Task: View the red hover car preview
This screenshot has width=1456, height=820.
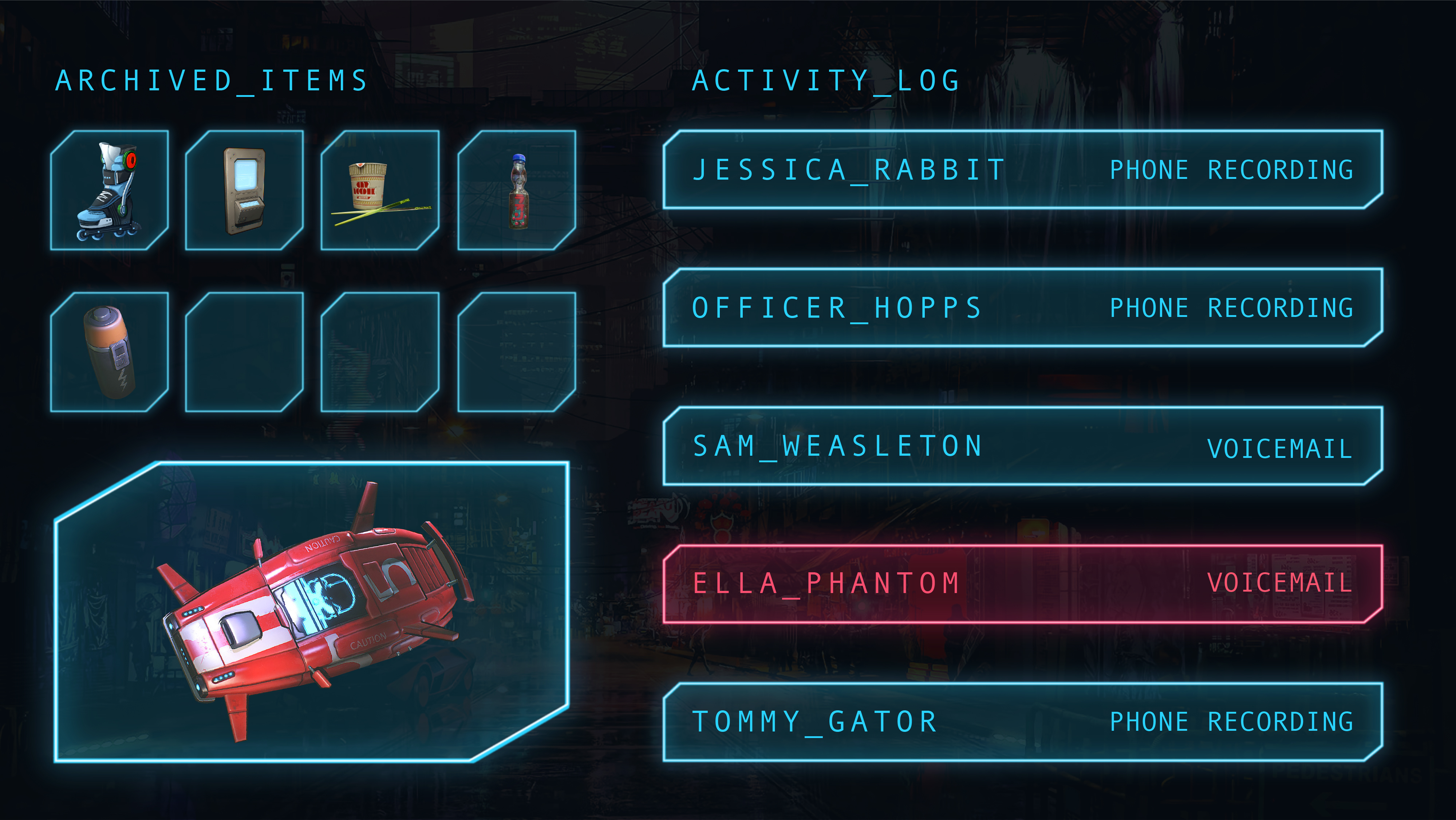Action: 311,612
